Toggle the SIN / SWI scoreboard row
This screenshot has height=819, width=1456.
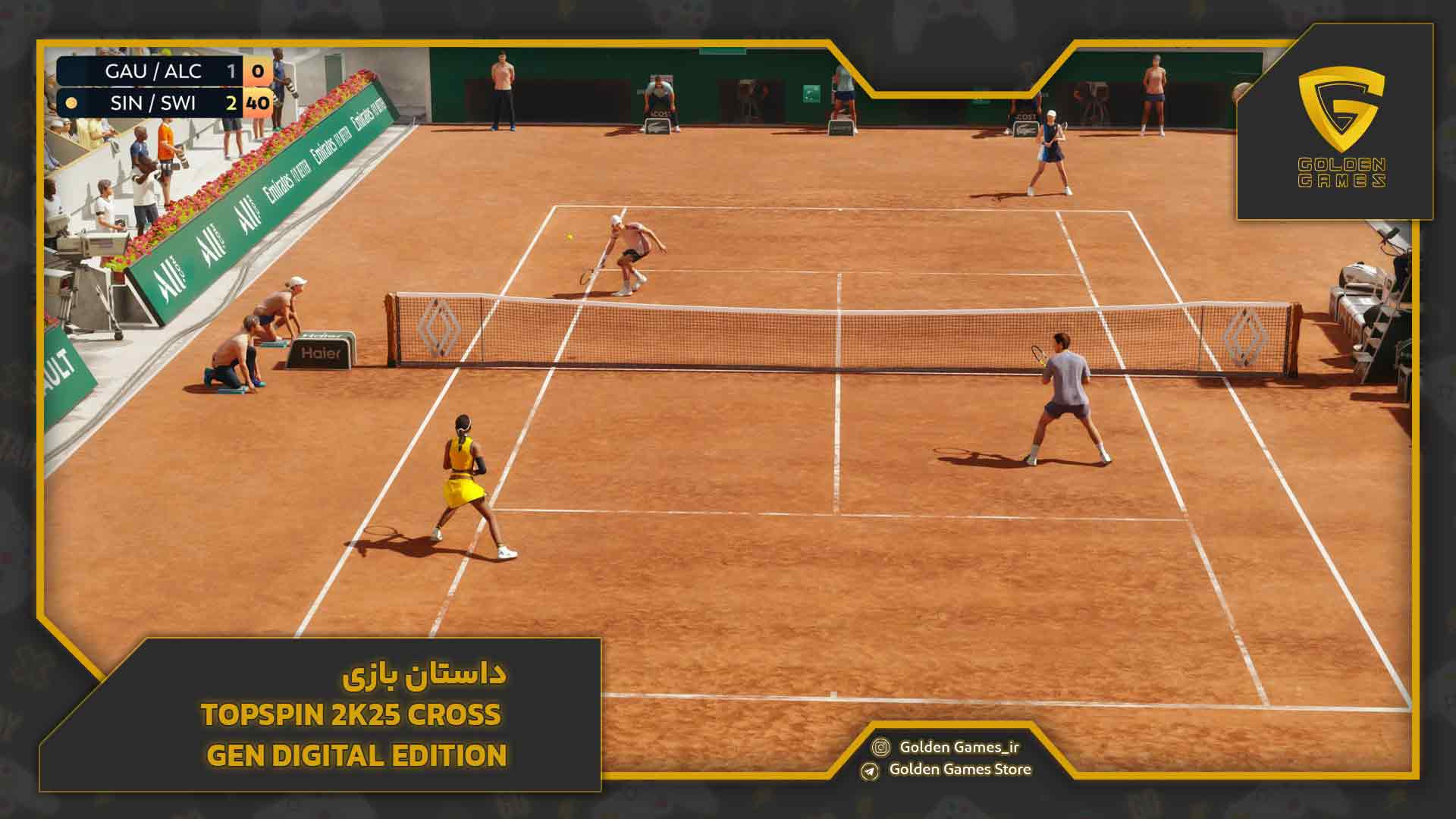point(152,102)
